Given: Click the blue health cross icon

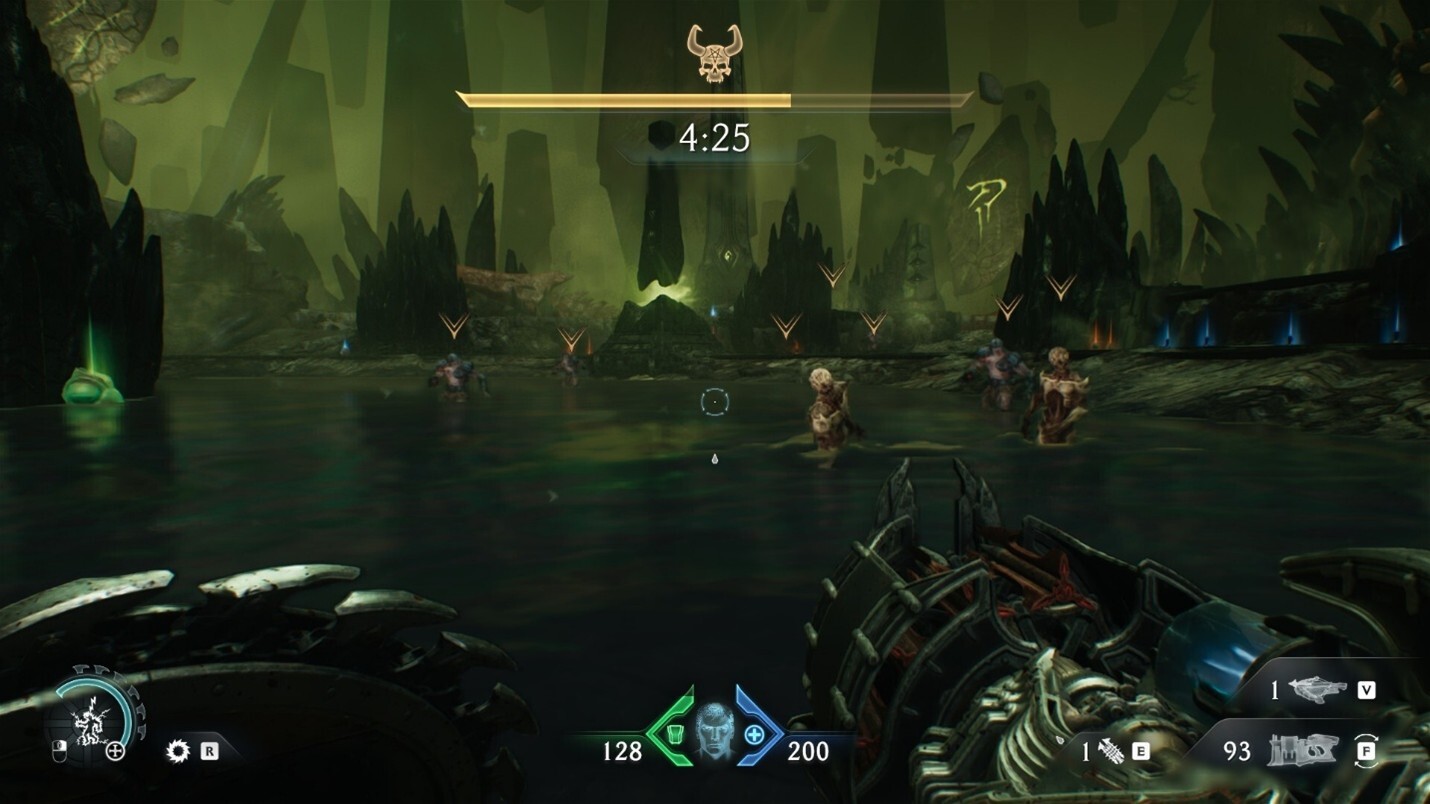Looking at the screenshot, I should click(754, 735).
